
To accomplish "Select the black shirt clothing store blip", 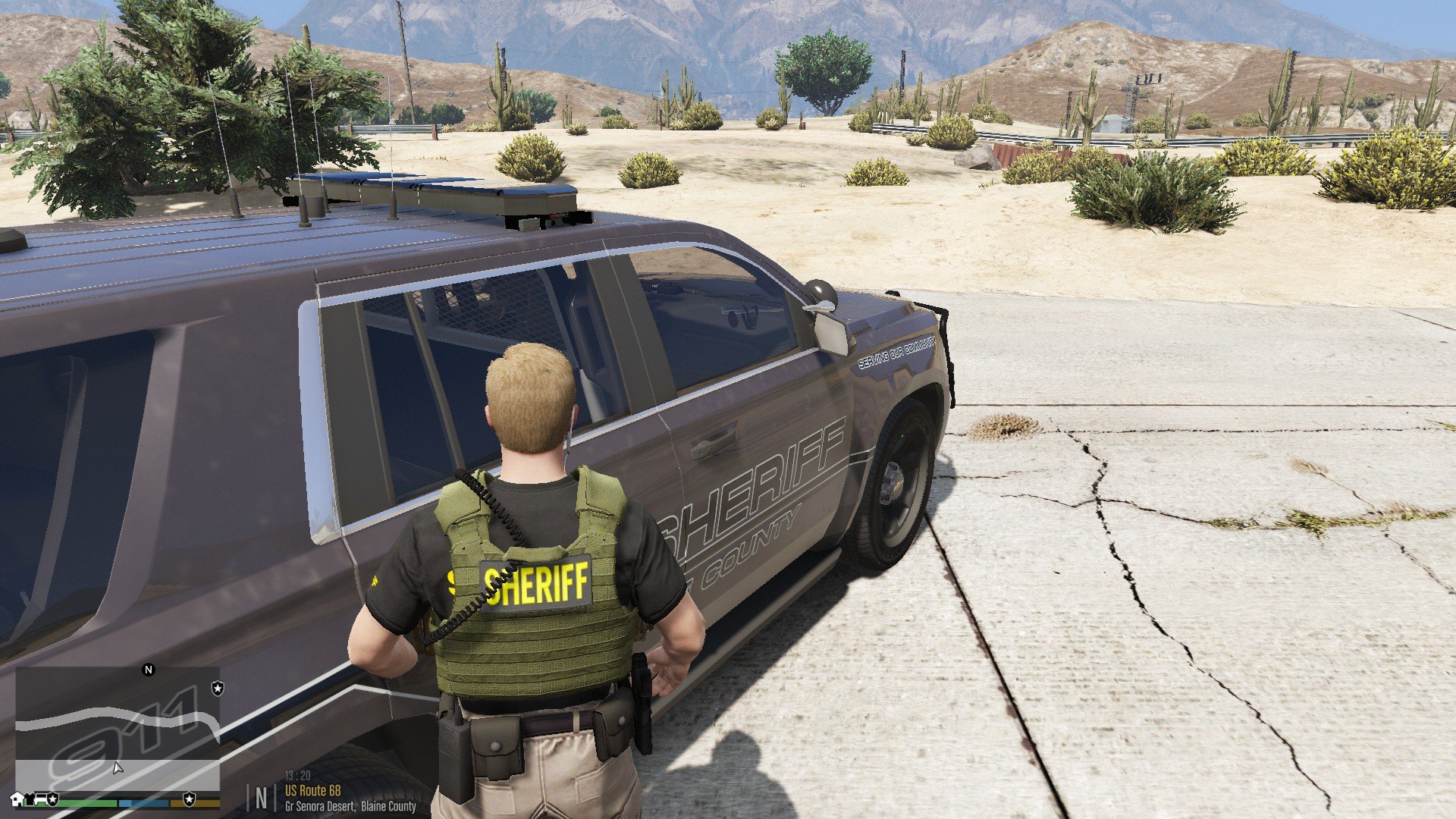I will (30, 799).
